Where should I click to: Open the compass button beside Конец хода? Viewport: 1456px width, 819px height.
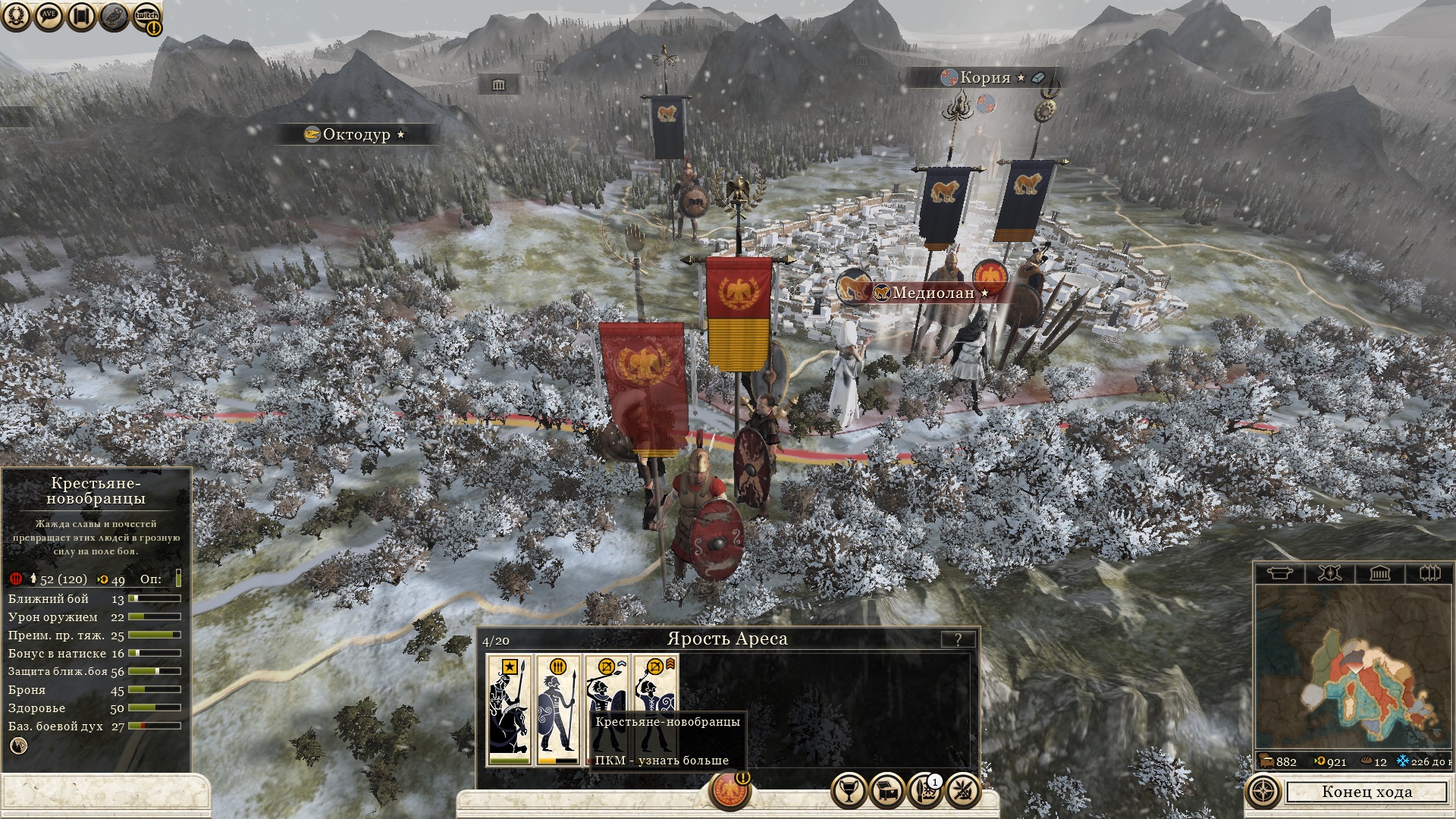point(1264,792)
